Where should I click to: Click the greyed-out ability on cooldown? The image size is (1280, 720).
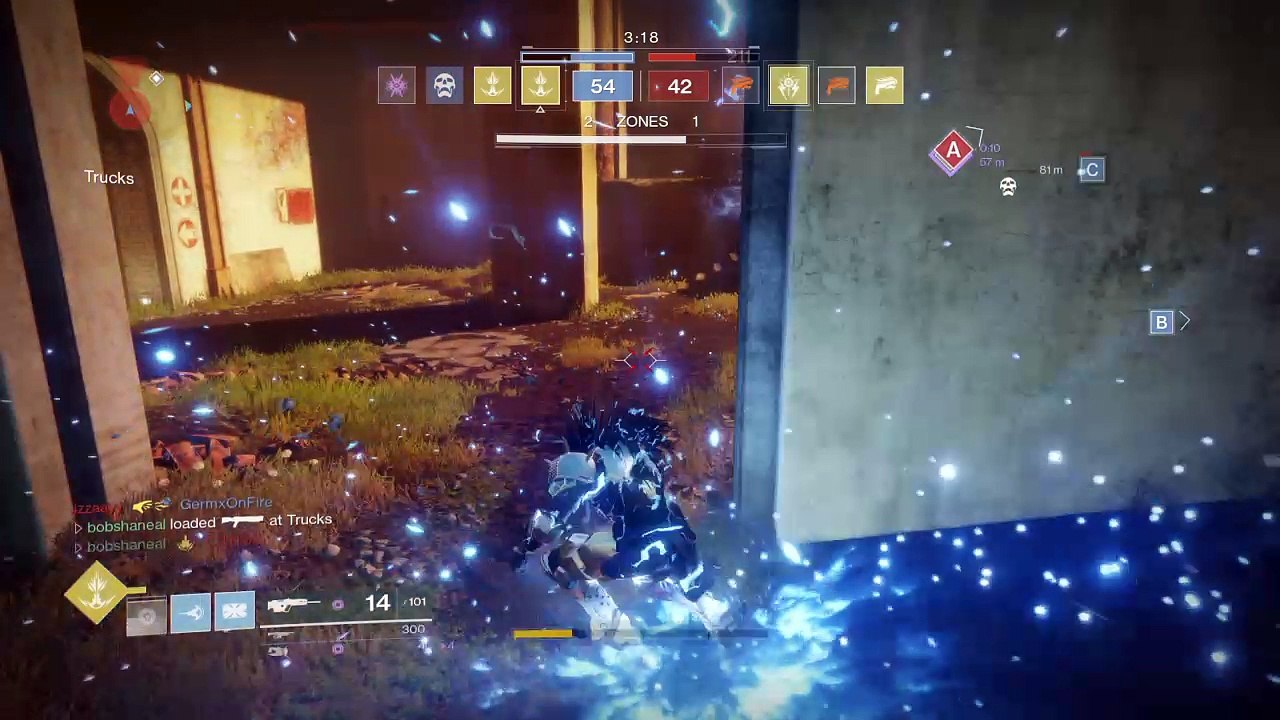point(146,614)
